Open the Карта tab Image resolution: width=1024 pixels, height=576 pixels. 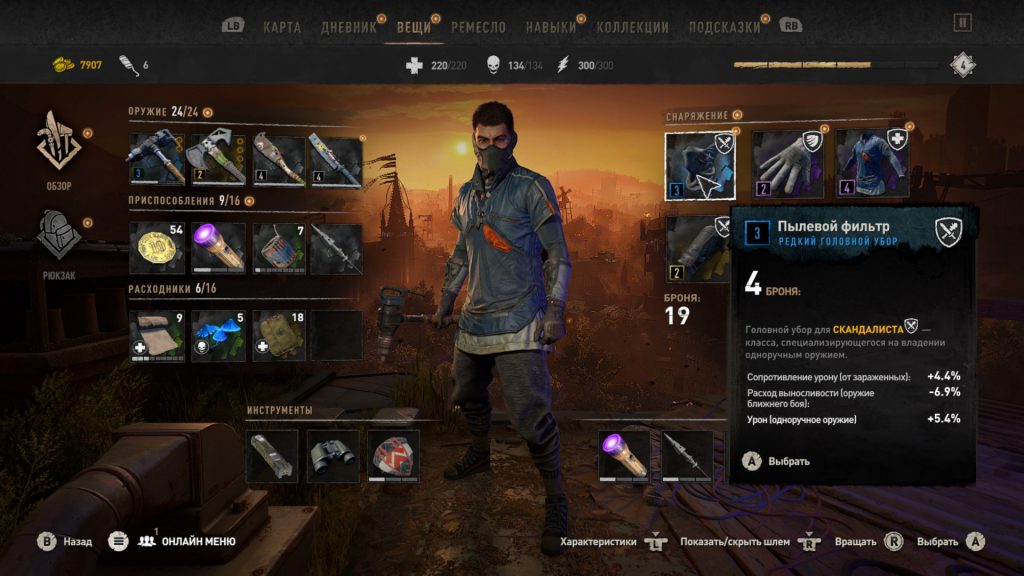(281, 27)
